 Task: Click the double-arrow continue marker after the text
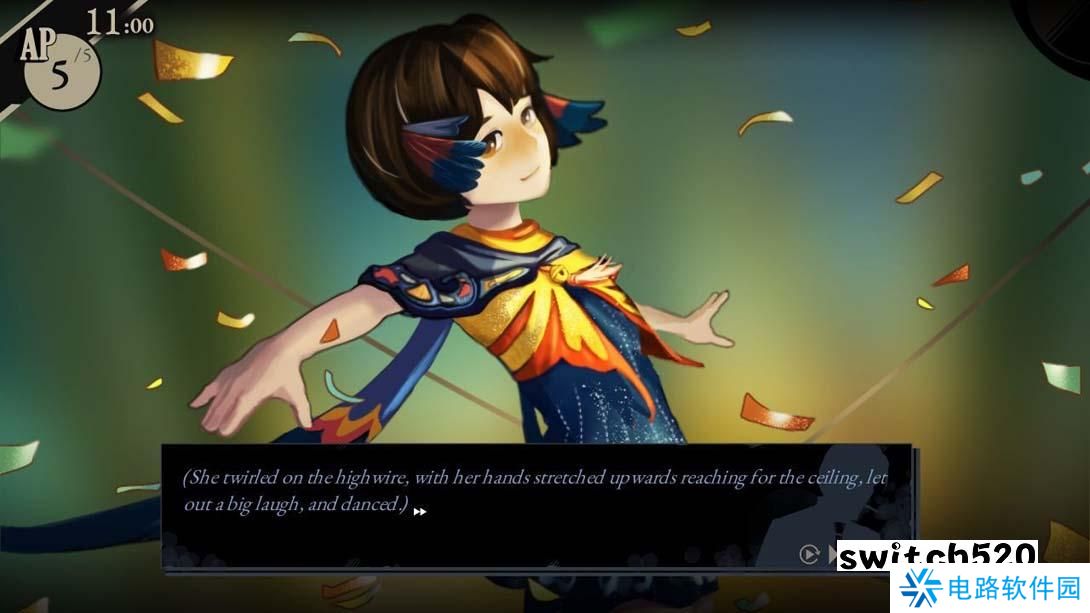click(420, 512)
